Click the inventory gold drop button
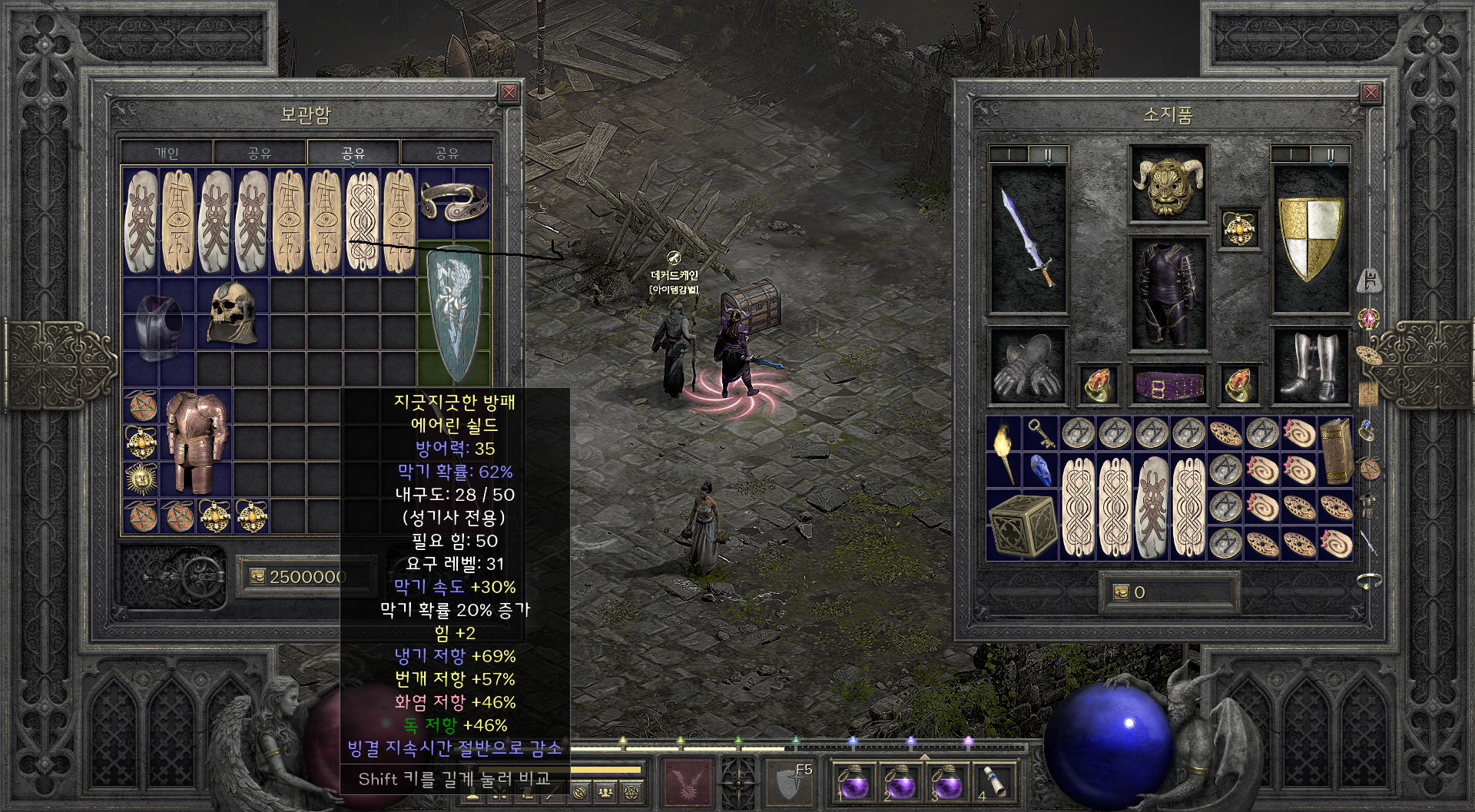 tap(1121, 592)
